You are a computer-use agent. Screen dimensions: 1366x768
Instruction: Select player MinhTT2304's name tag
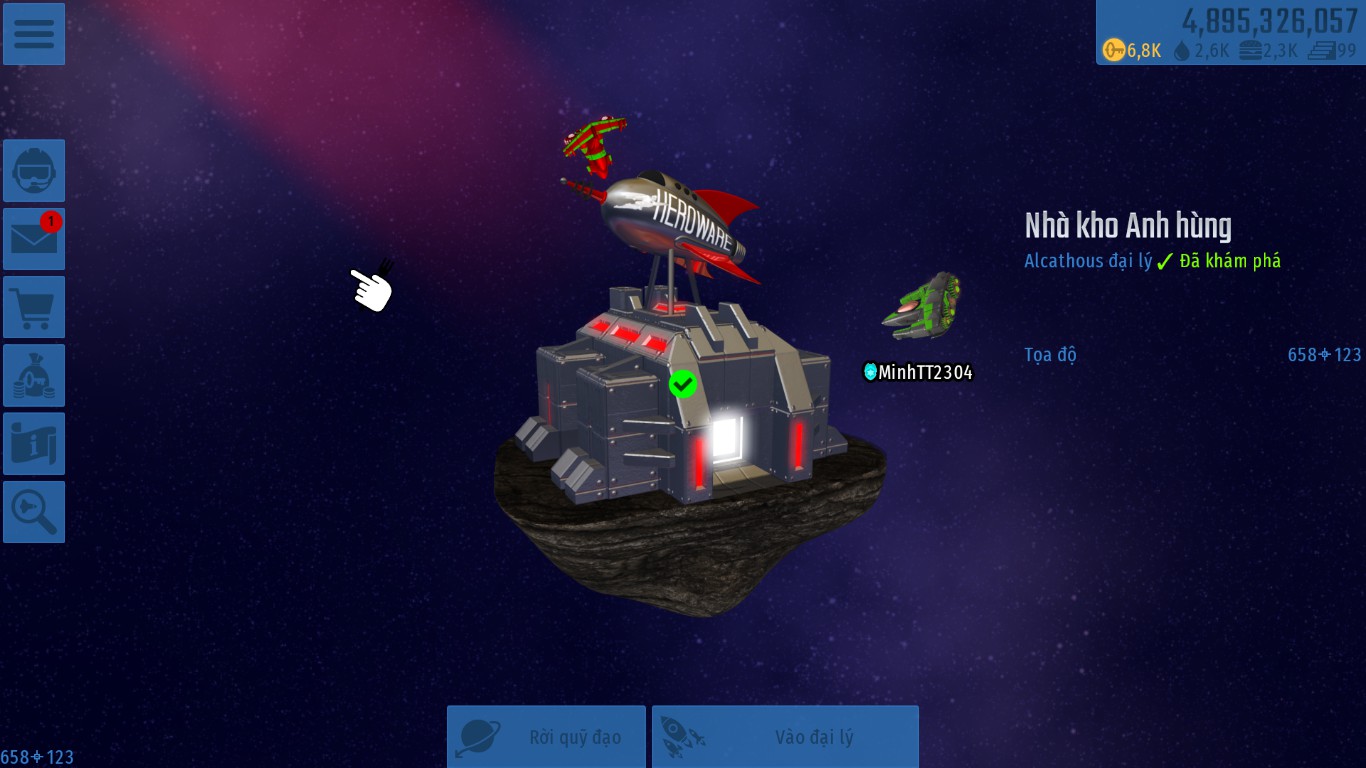tap(918, 372)
